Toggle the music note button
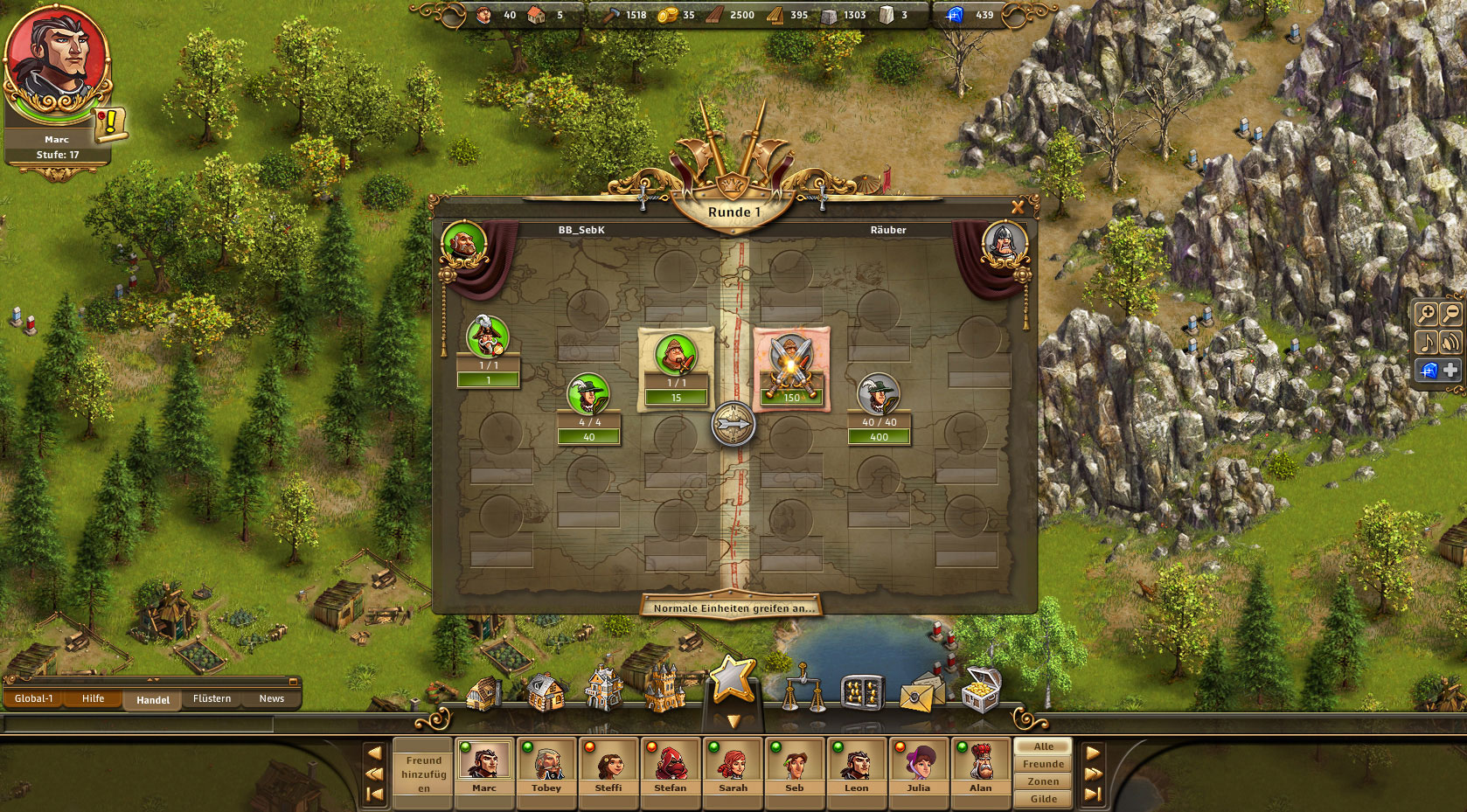Screen dimensions: 1467x812 (x=1426, y=342)
